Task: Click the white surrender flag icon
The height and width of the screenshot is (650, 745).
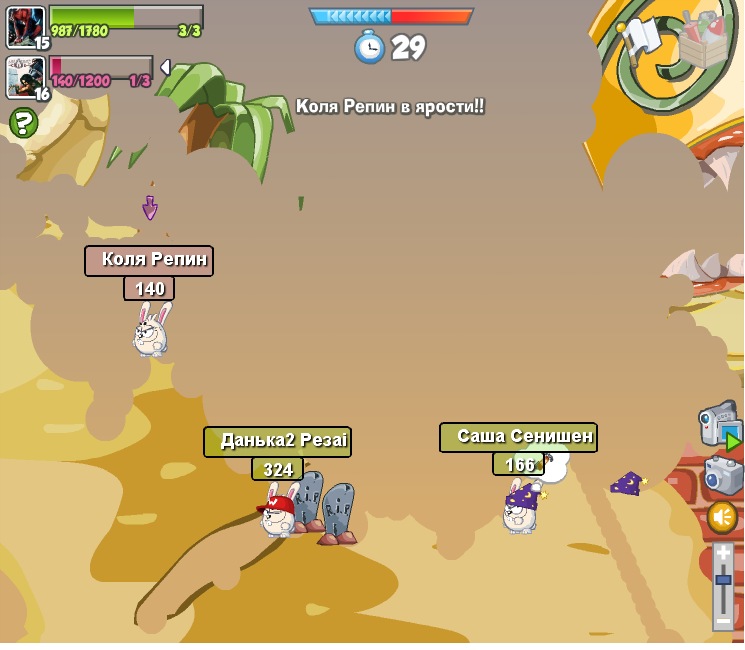Action: pos(641,38)
